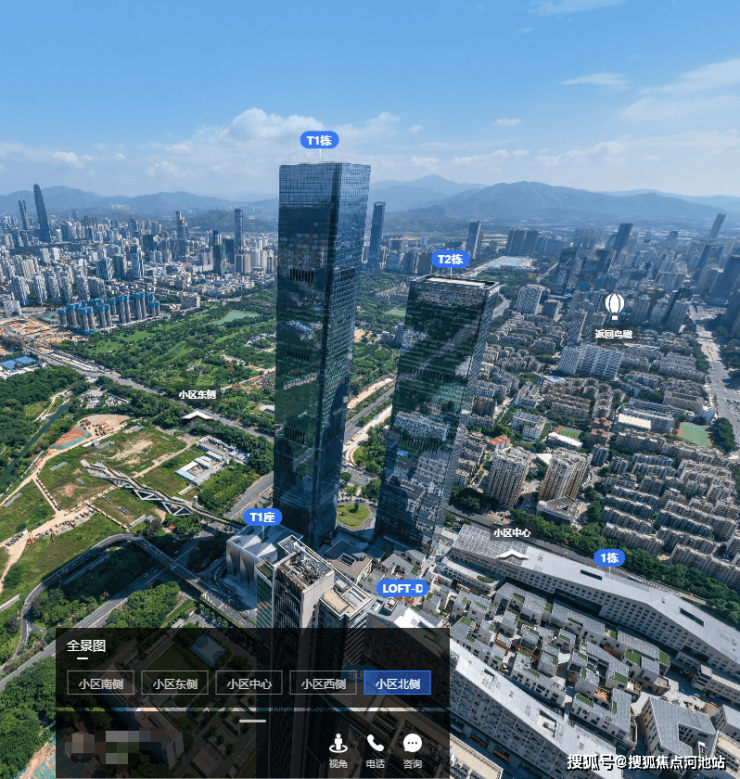The height and width of the screenshot is (779, 740).
Task: Open the 视角 view angle icon
Action: coord(338,749)
